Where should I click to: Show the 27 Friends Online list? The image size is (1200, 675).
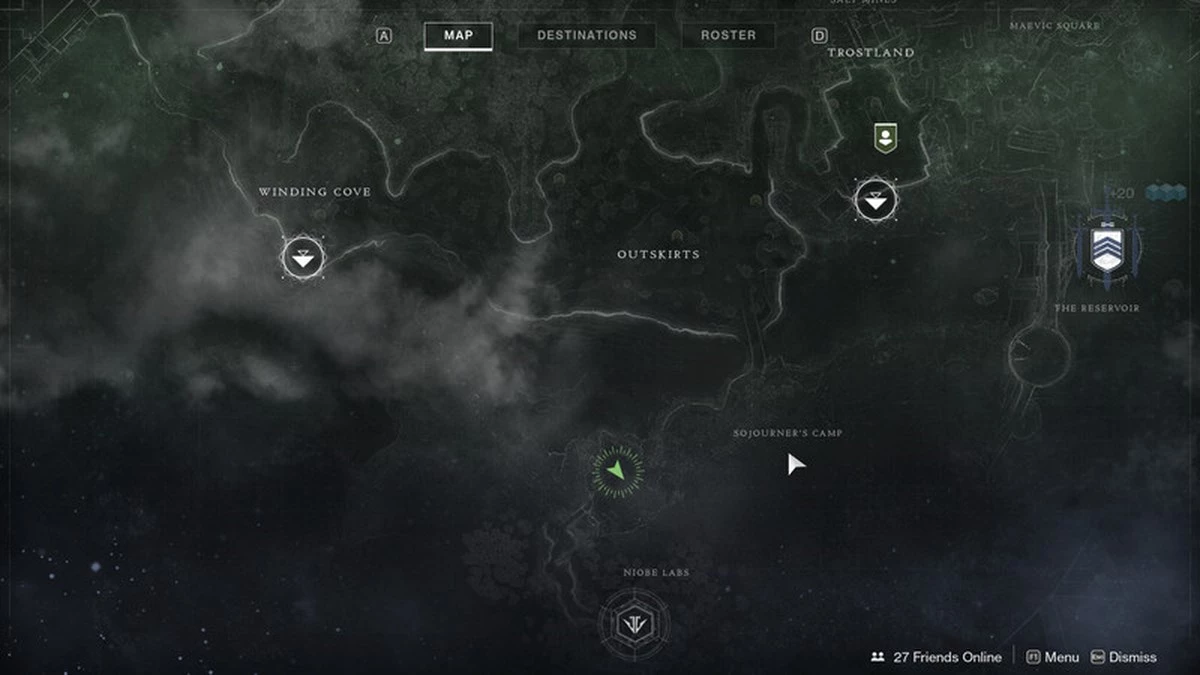coord(936,657)
